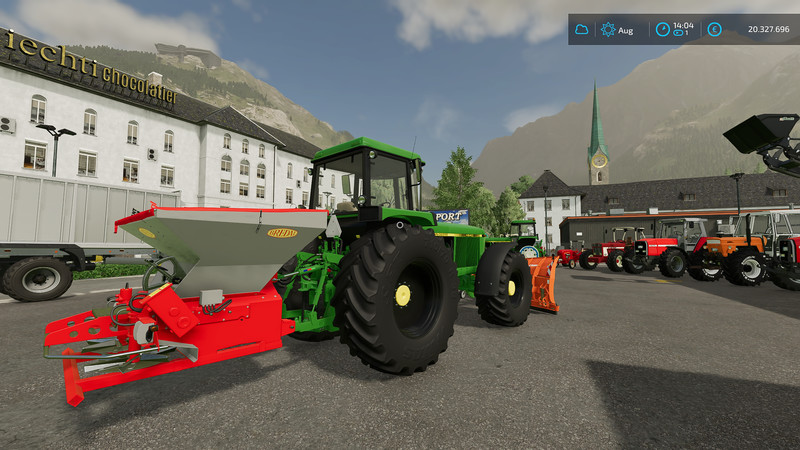Click the euro money icon

point(715,30)
